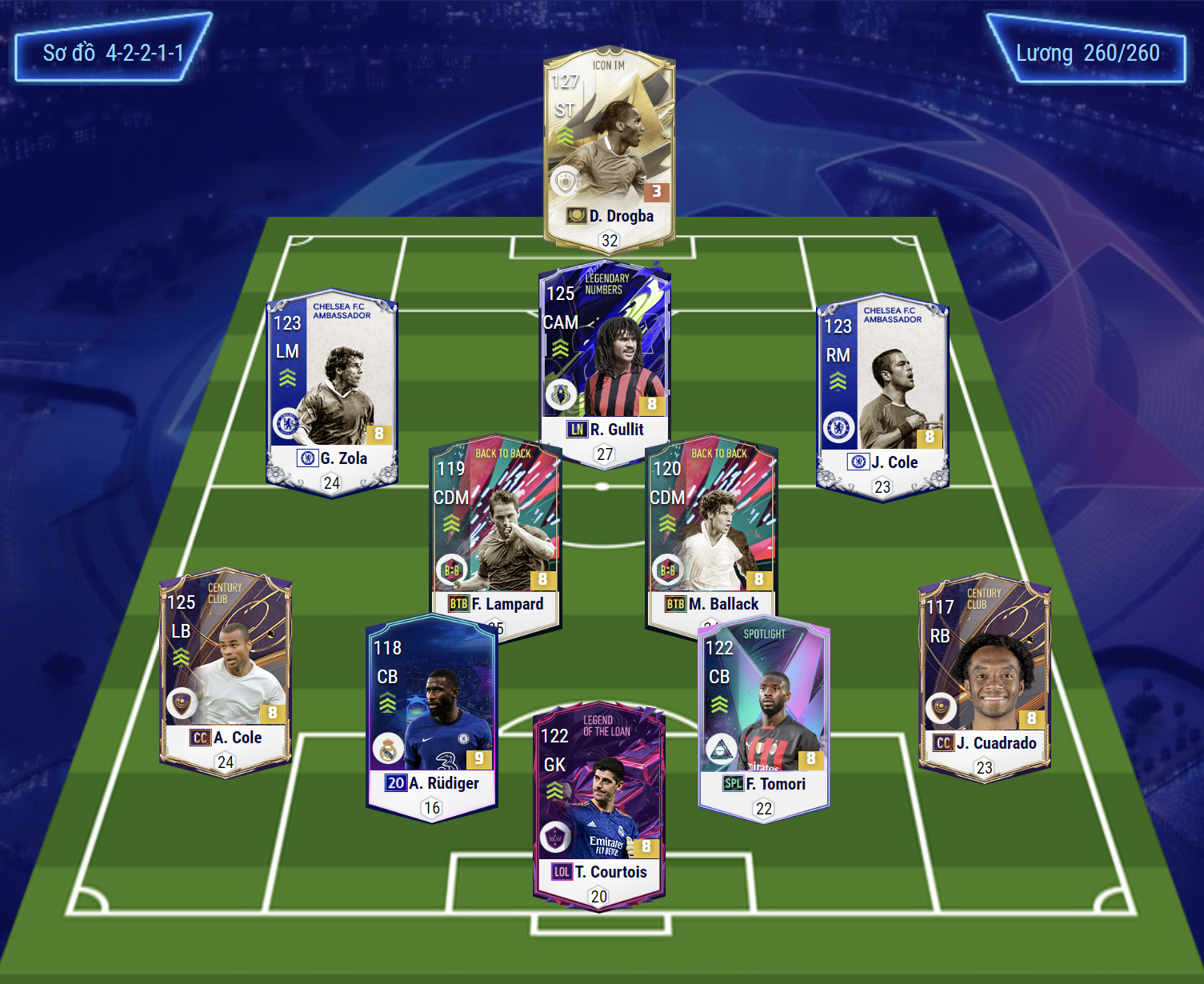Select the J. Cole right midfielder card
The width and height of the screenshot is (1204, 984).
pyautogui.click(x=882, y=396)
